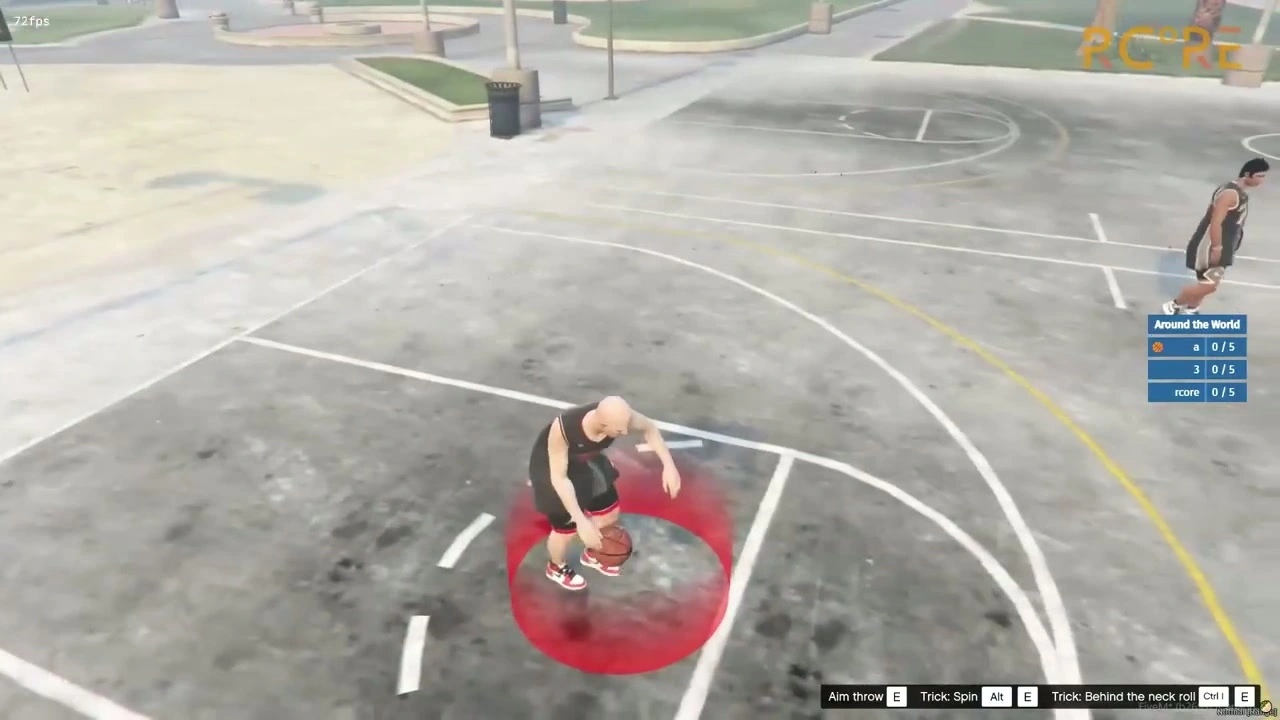1280x720 pixels.
Task: Click the E key icon at far bottom right
Action: click(1244, 696)
